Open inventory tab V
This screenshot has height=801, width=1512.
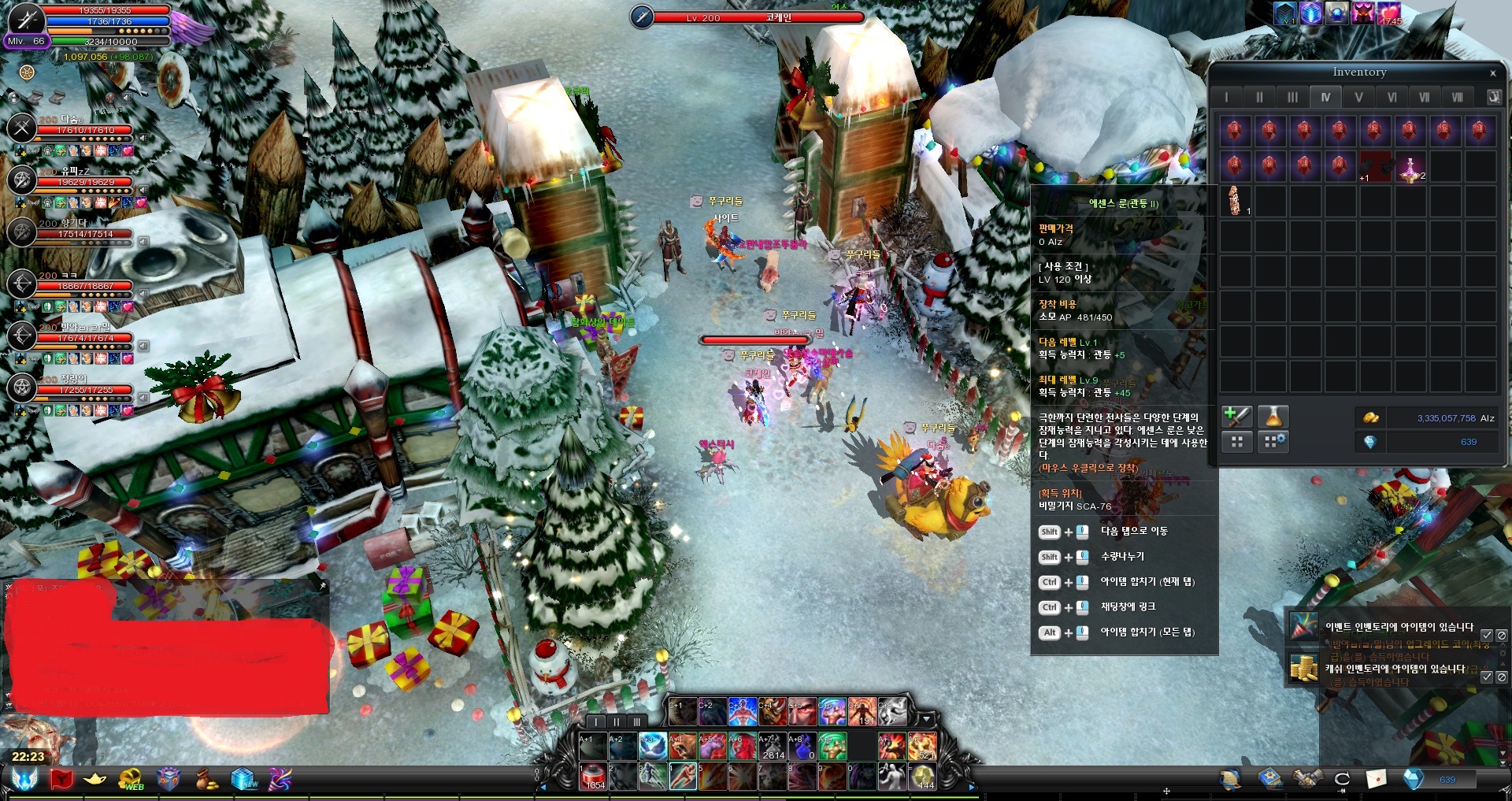click(x=1358, y=98)
